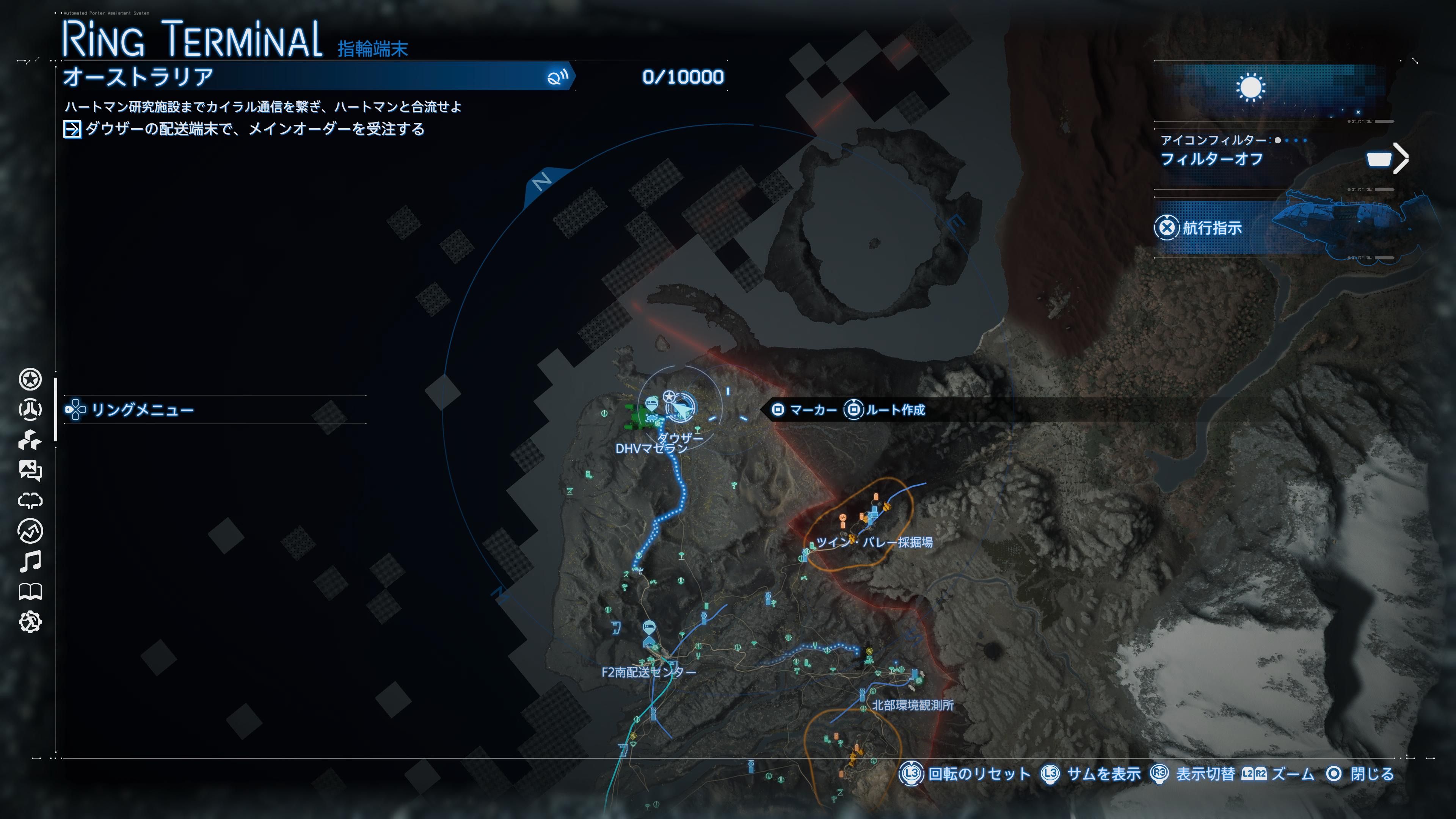Open the zigzag graph arrow icon
The width and height of the screenshot is (1456, 819).
click(30, 531)
